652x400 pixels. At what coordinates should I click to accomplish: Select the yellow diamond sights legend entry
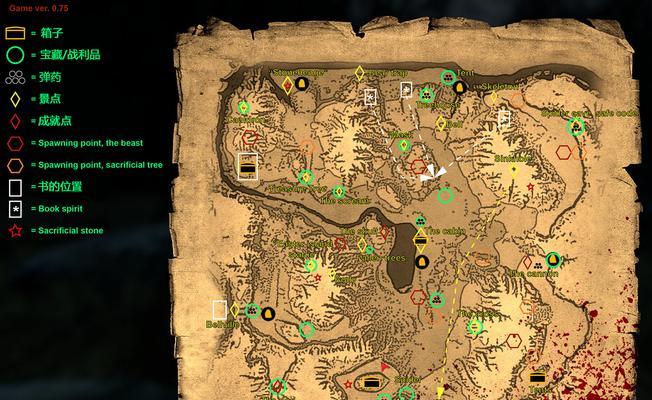click(x=15, y=99)
